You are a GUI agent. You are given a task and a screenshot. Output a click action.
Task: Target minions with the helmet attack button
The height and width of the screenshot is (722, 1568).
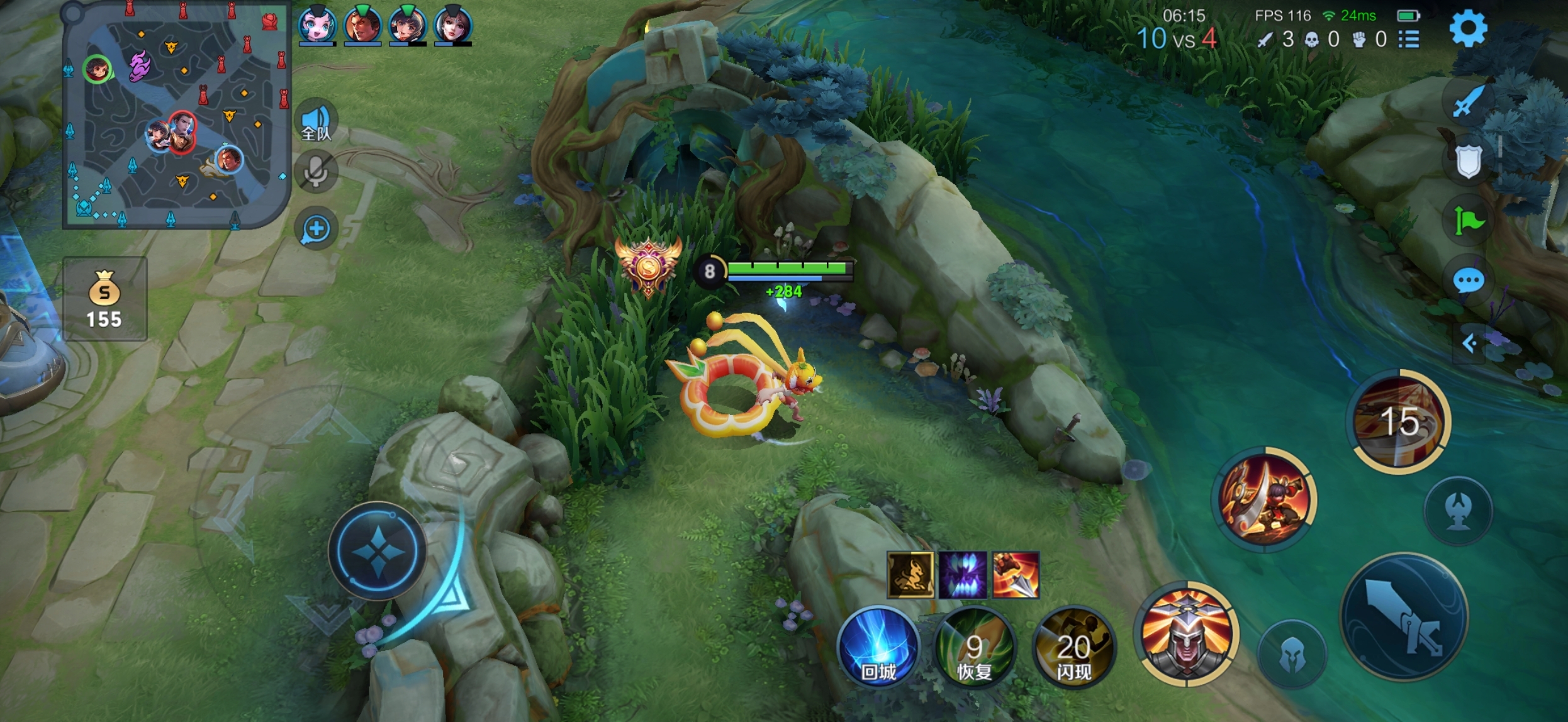pyautogui.click(x=1292, y=654)
